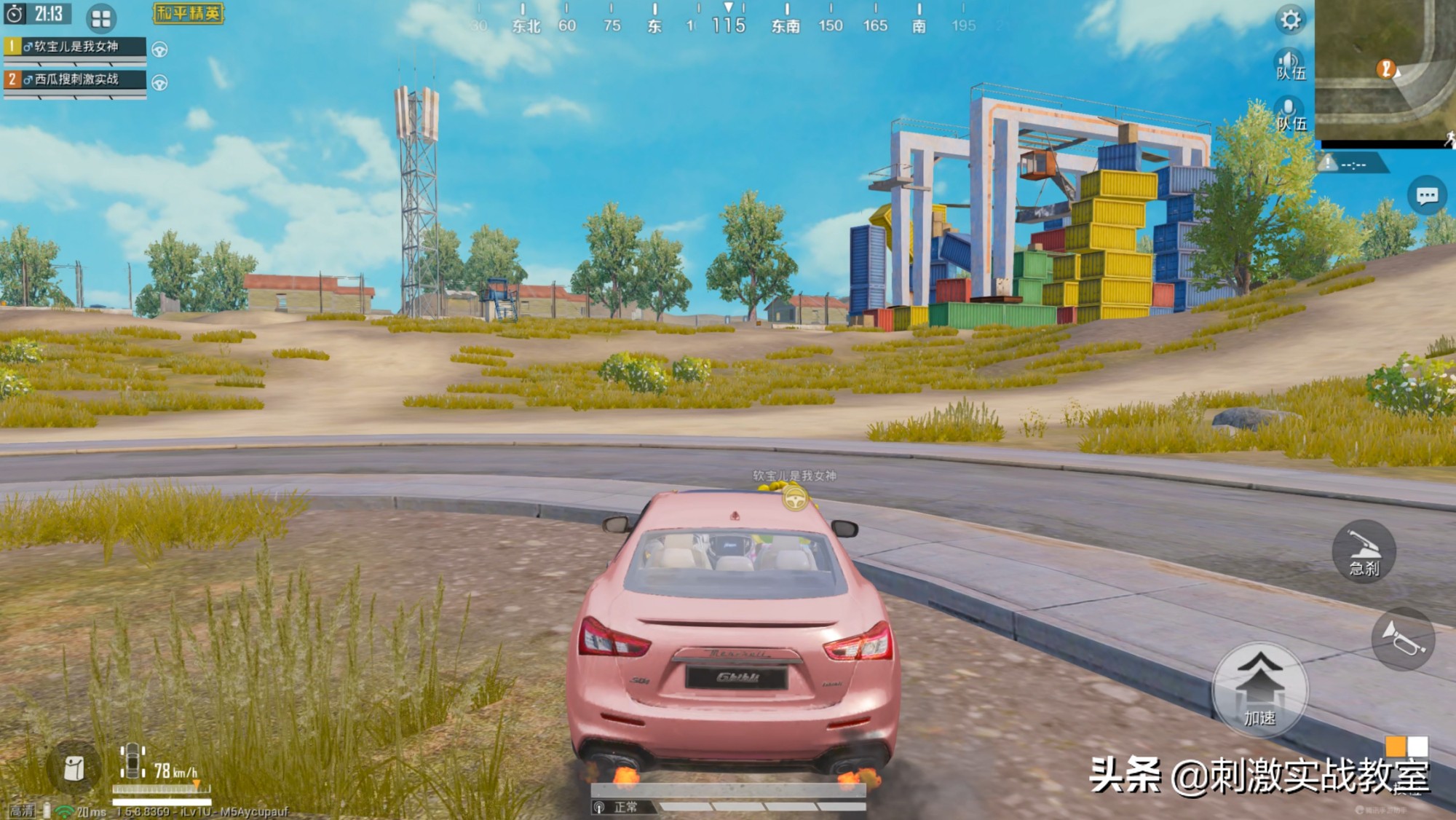Toggle the team microphone button

1289,114
